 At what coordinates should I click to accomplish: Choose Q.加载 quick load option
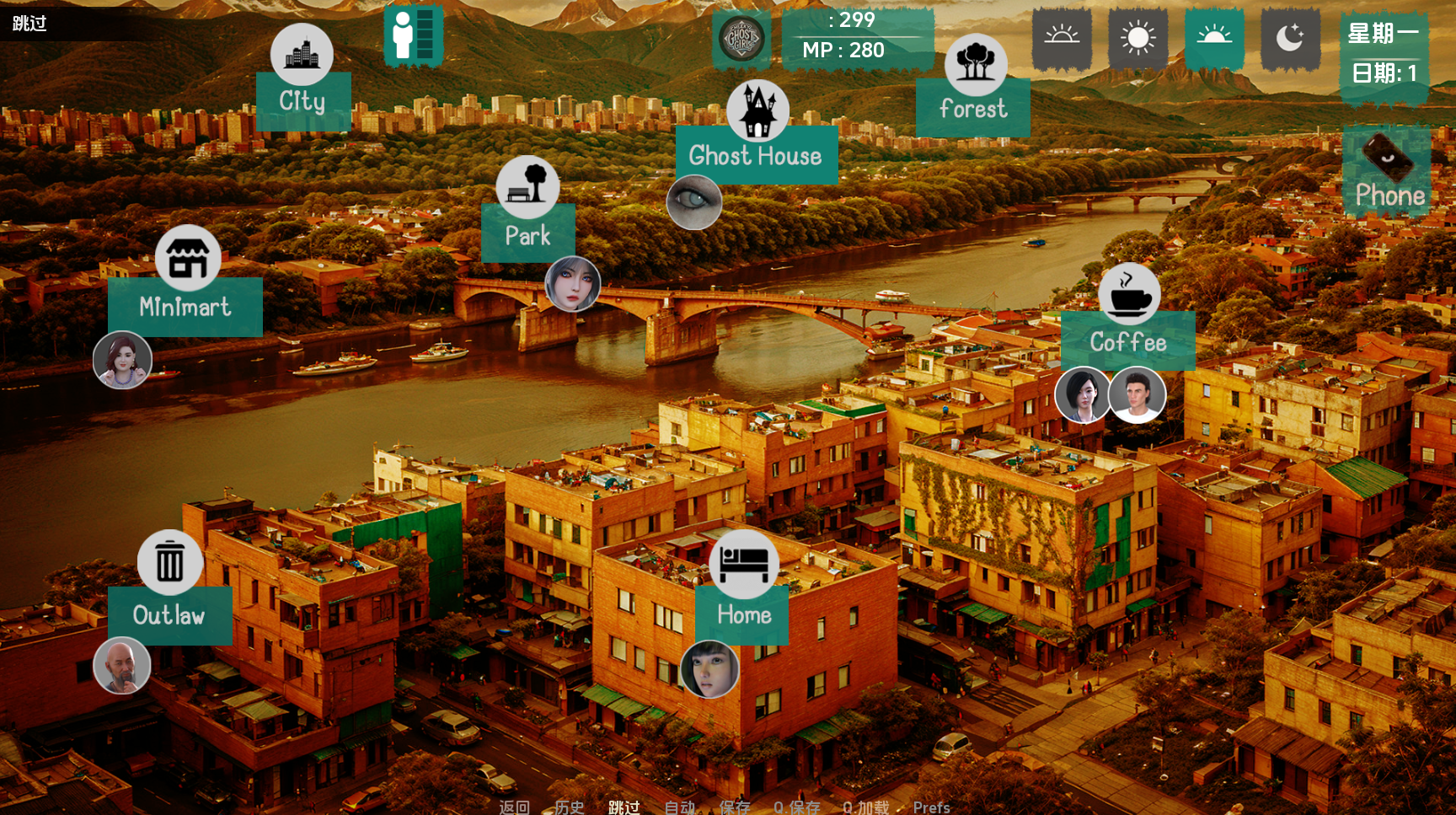pos(865,807)
